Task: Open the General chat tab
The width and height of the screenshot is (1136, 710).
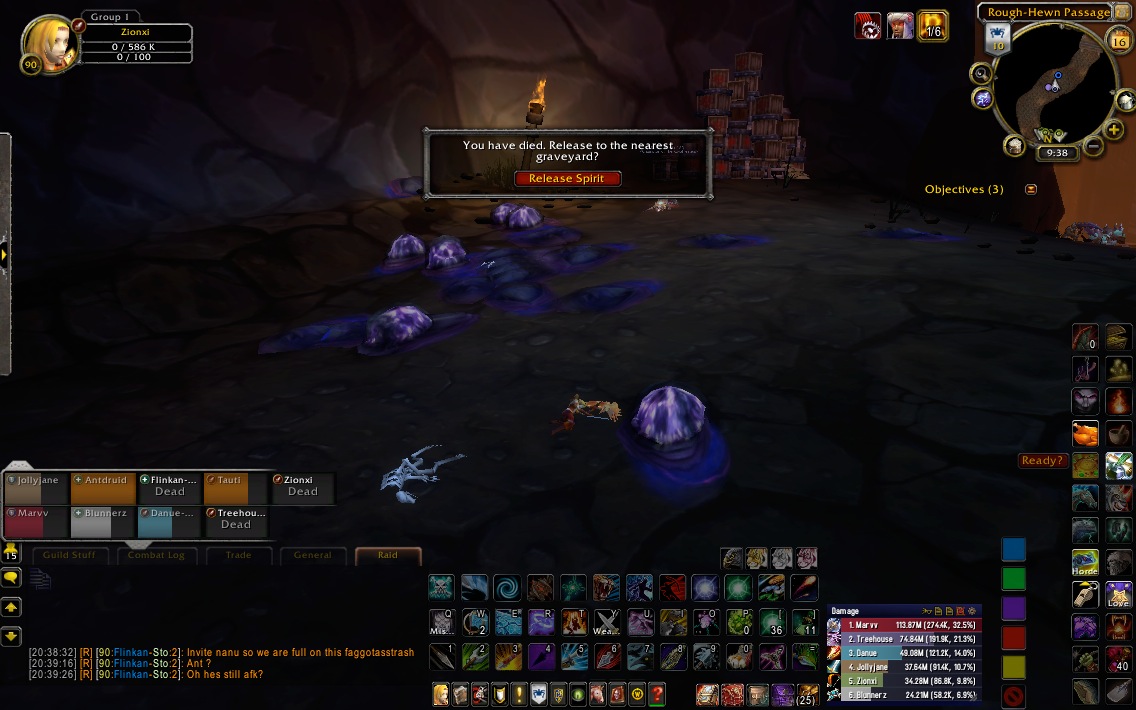Action: coord(313,555)
